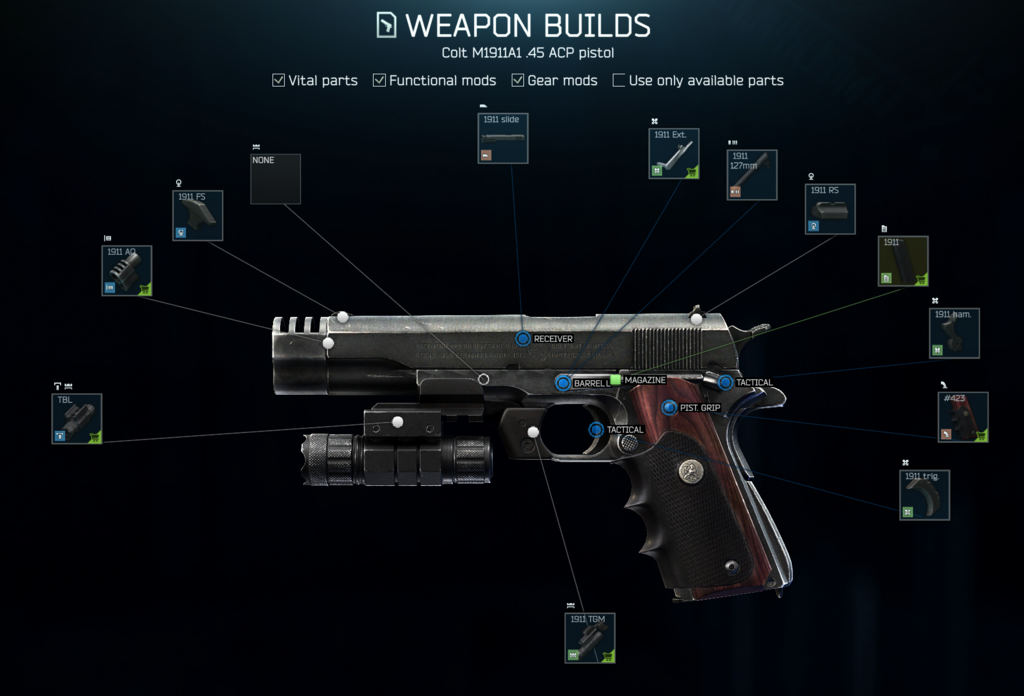Click the PIST. GRIP node marker
This screenshot has width=1024, height=696.
point(670,407)
